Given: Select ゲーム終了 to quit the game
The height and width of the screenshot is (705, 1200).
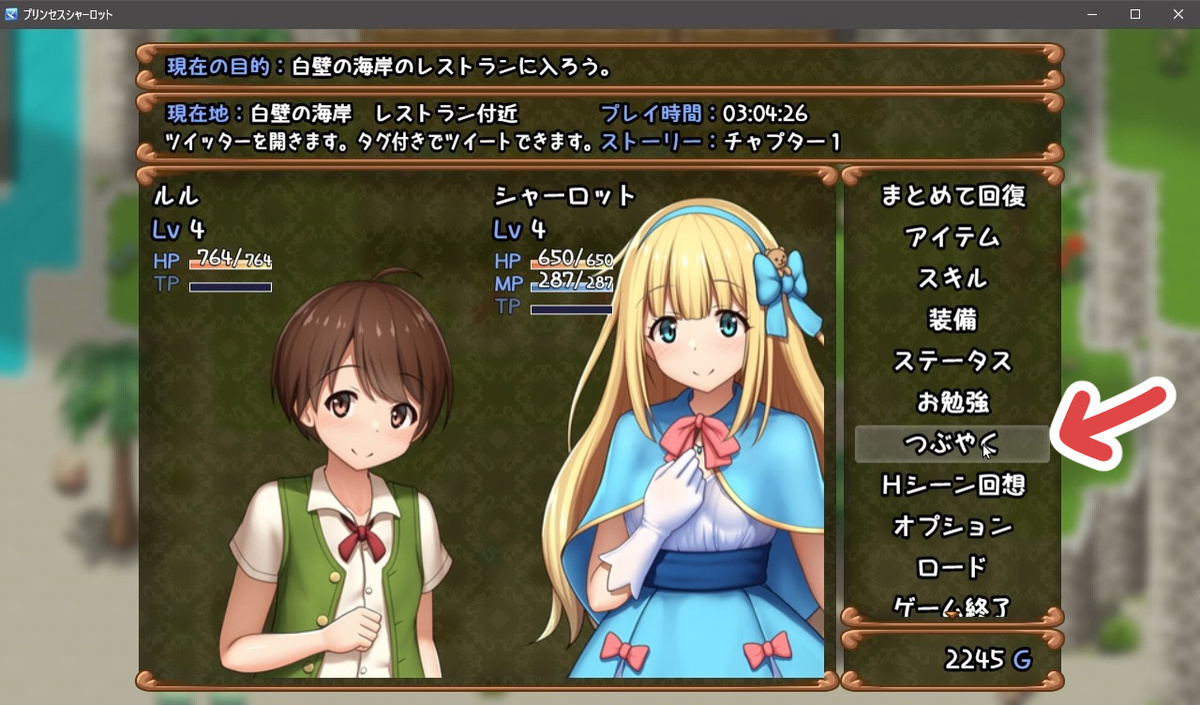Looking at the screenshot, I should 952,605.
